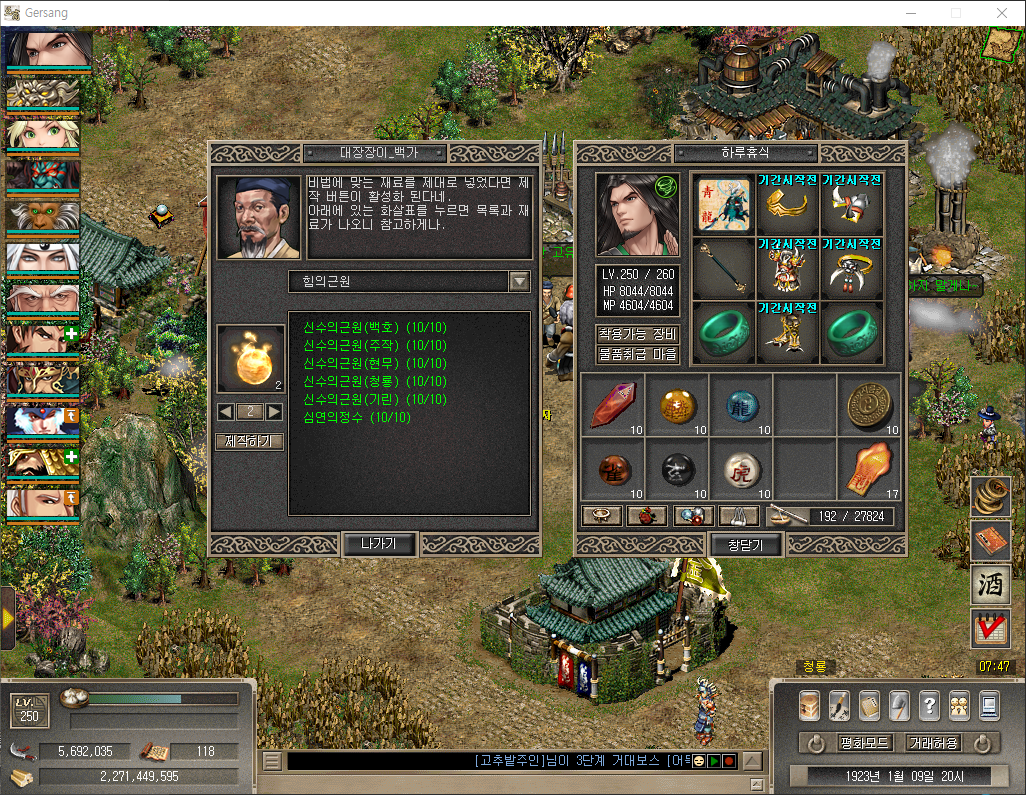Open the question mark help icon
Viewport: 1026px width, 795px height.
[929, 705]
